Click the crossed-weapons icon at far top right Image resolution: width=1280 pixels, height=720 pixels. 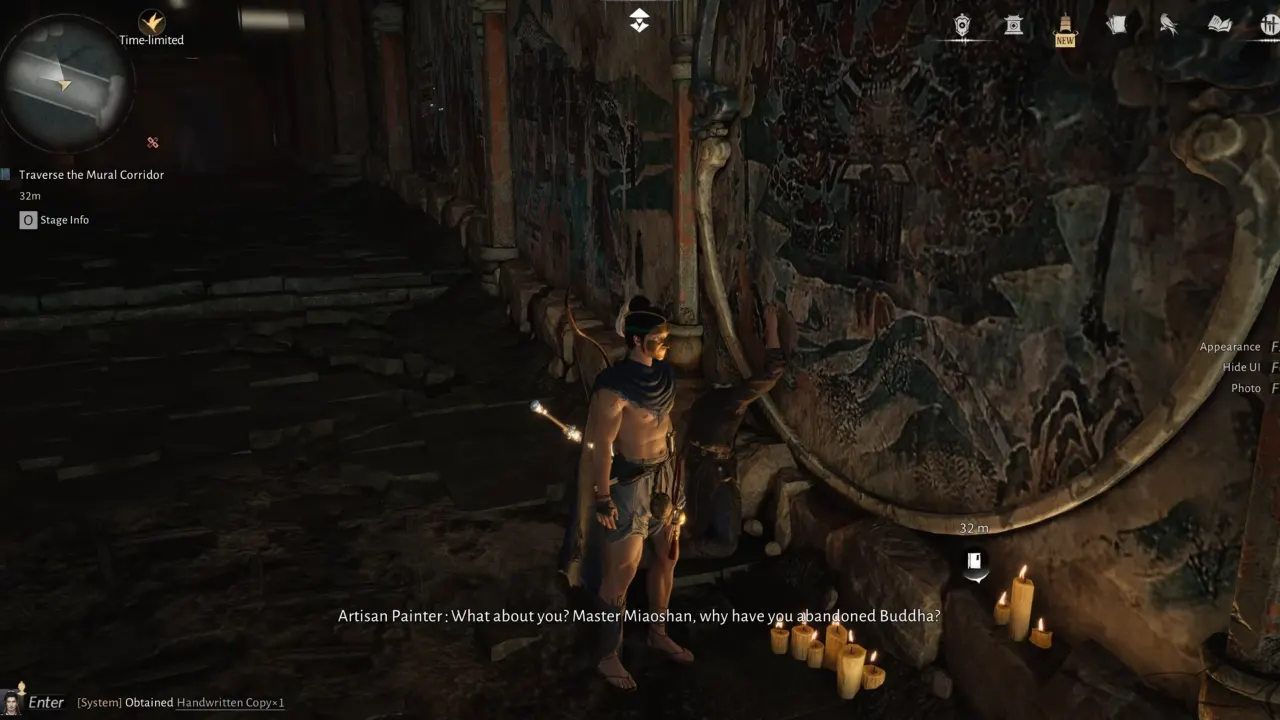[x=1271, y=24]
